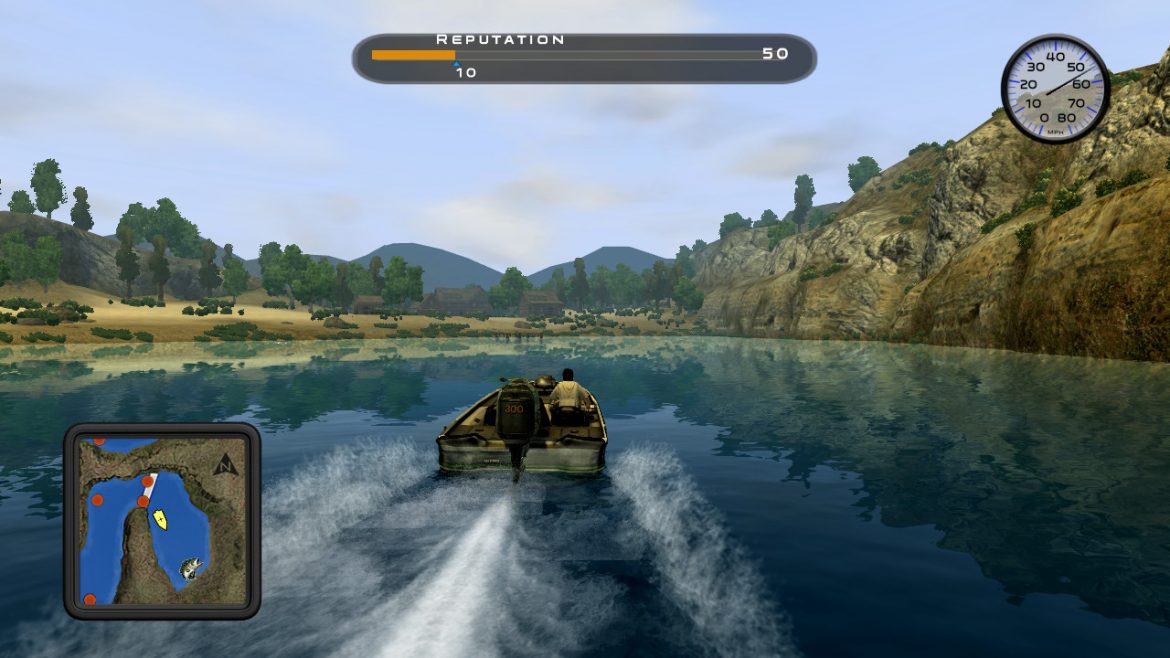Click the speedometer gauge
Image resolution: width=1170 pixels, height=658 pixels.
pyautogui.click(x=1055, y=88)
